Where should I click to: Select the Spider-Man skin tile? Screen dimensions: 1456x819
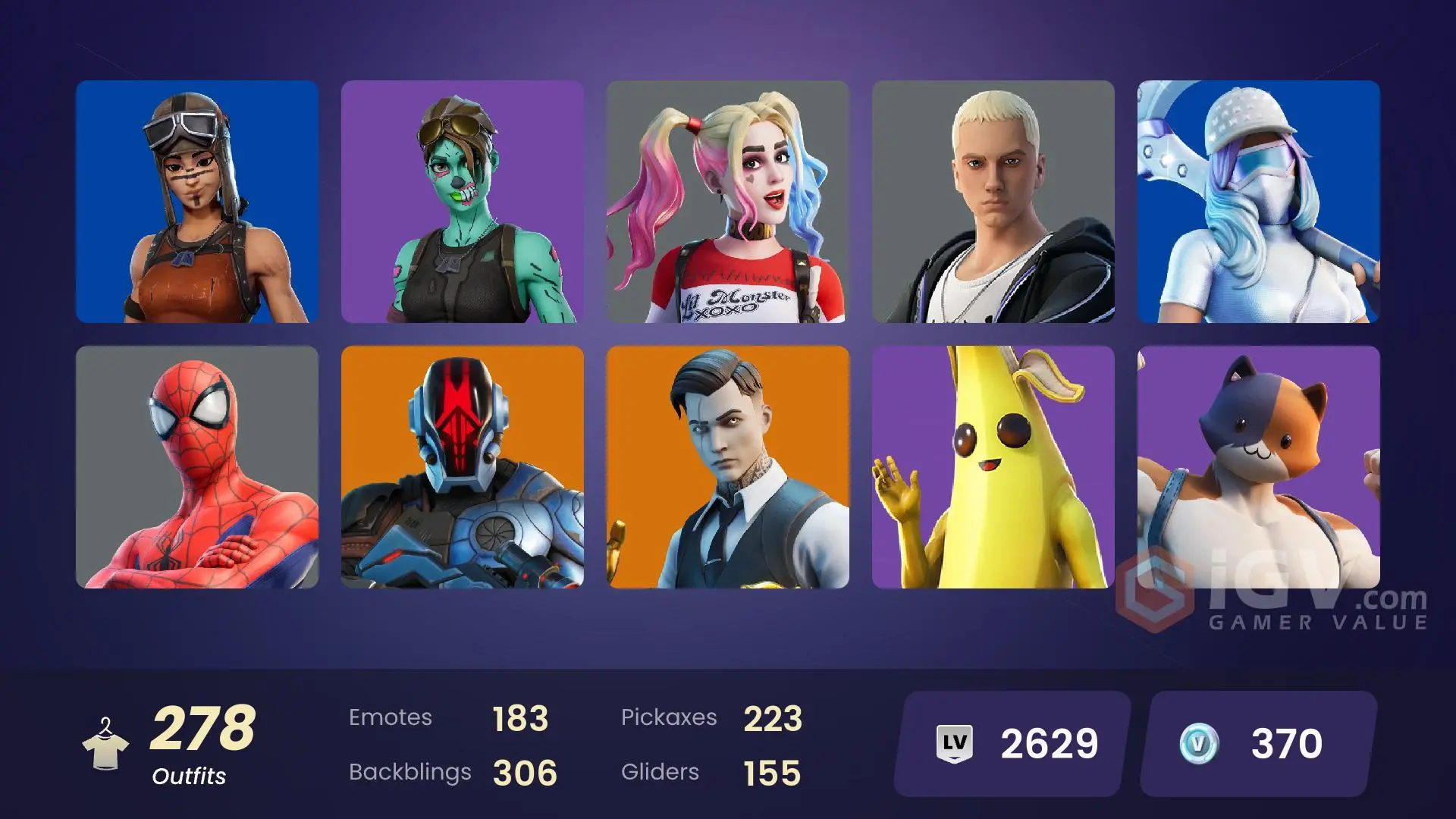197,470
